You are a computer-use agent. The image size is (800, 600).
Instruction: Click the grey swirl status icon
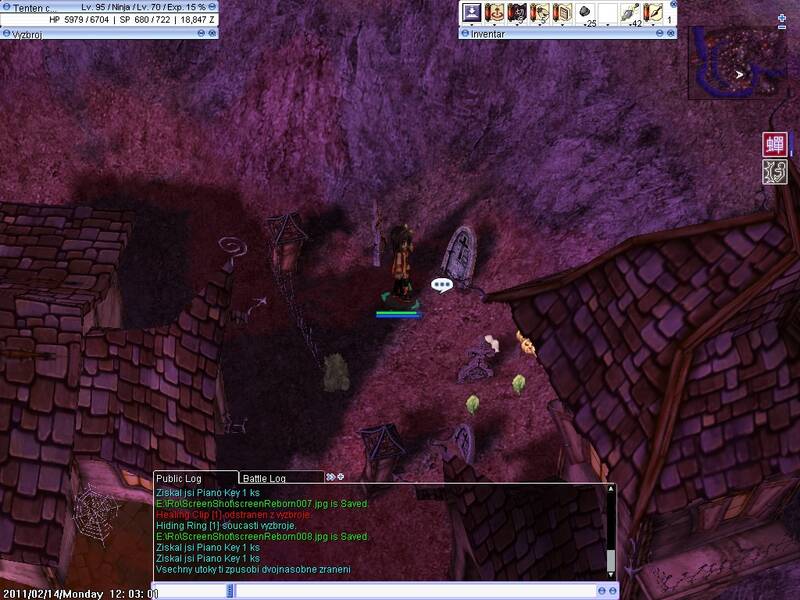[x=774, y=171]
